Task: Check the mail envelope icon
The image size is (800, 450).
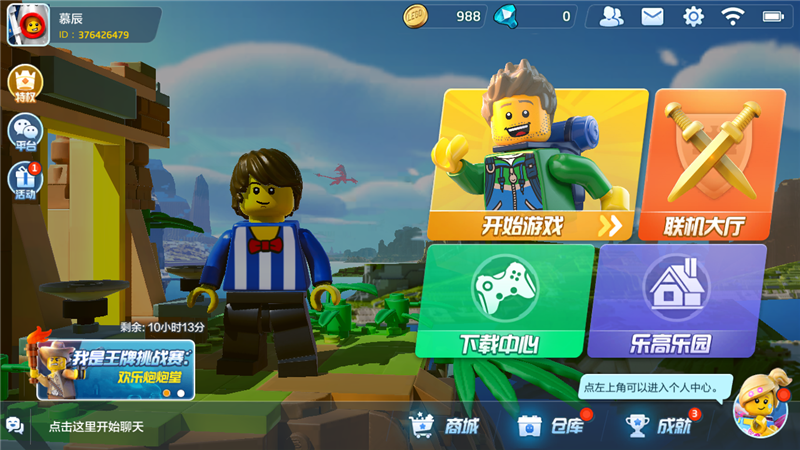Action: point(652,16)
